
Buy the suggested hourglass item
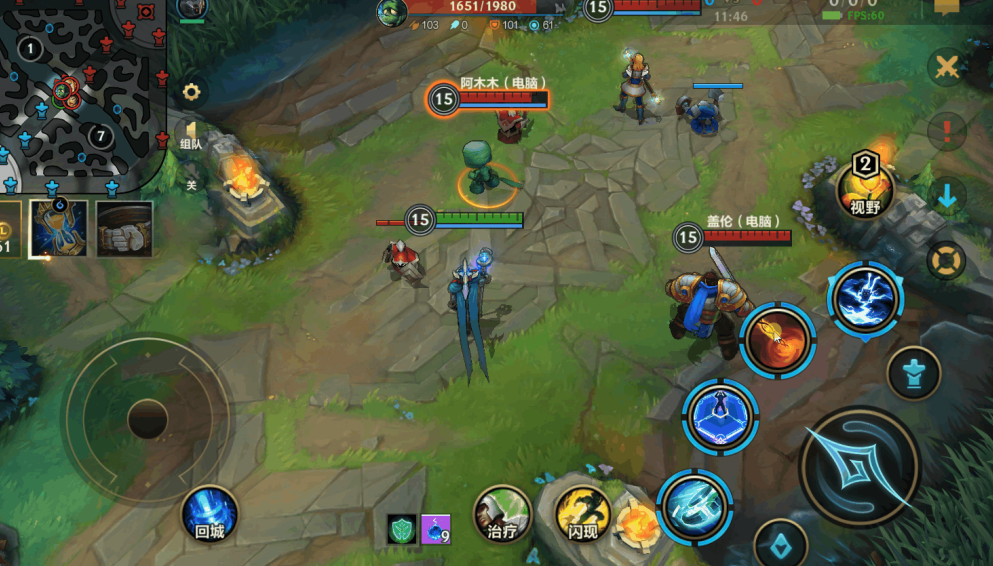tap(58, 228)
